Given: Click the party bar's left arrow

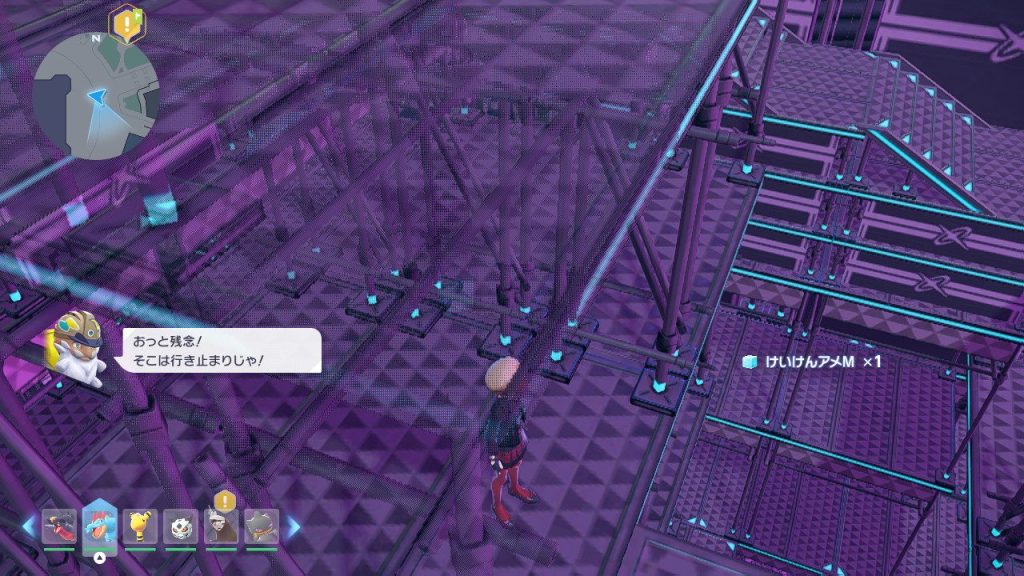Looking at the screenshot, I should (x=28, y=526).
